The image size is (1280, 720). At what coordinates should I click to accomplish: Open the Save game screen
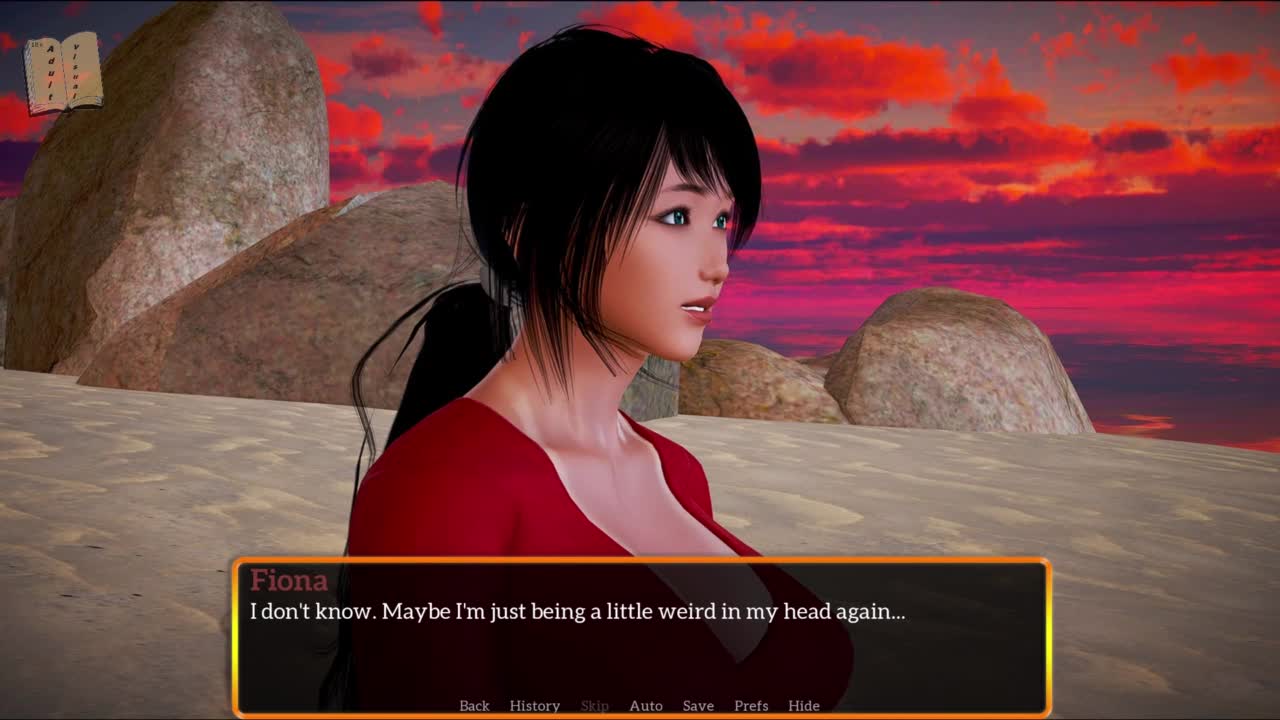coord(698,706)
